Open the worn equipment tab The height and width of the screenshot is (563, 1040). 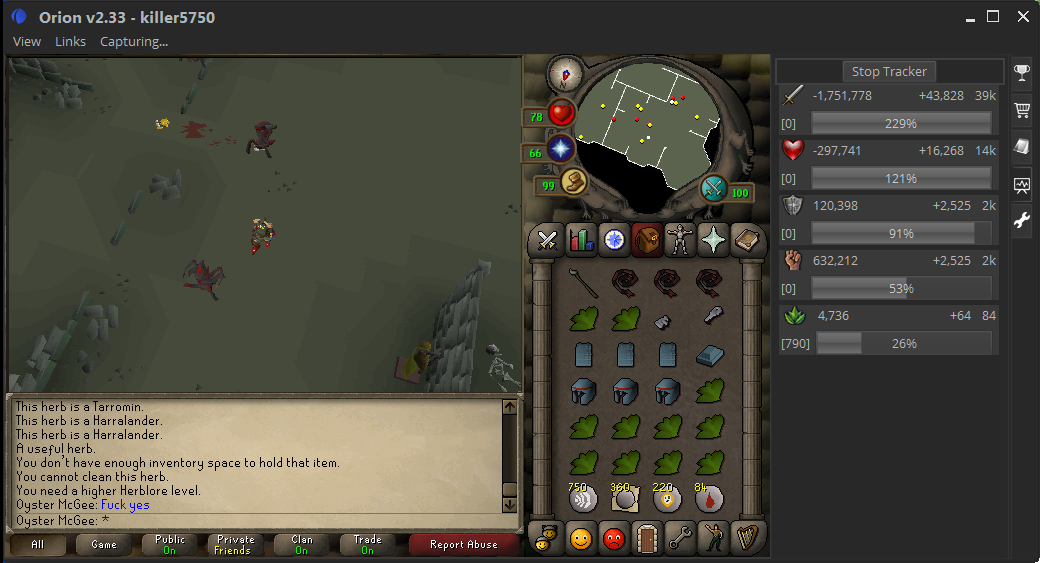[x=680, y=240]
